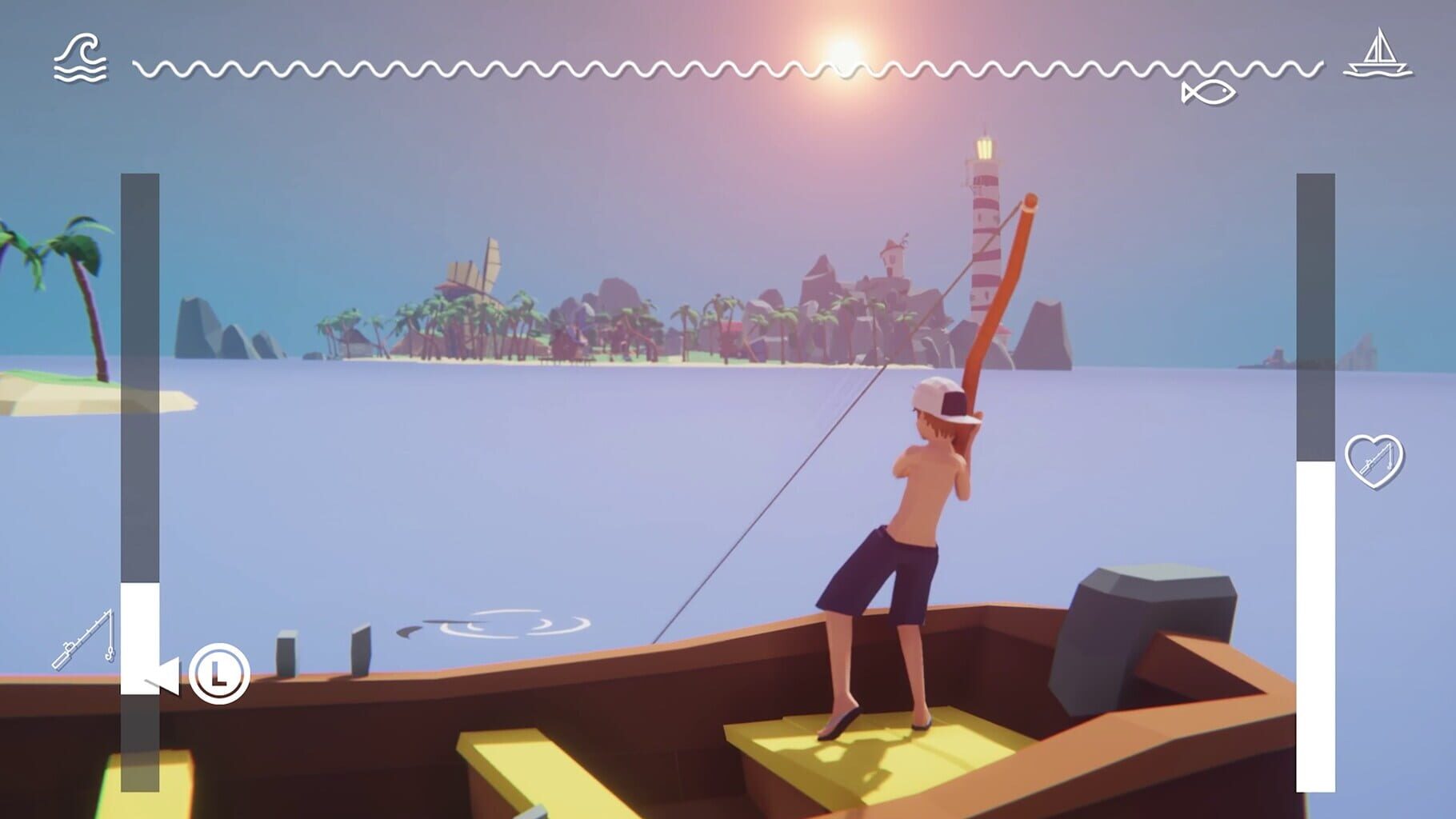Screen dimensions: 1456x819
Task: Click the fish marker on the wavy line
Action: point(1208,93)
